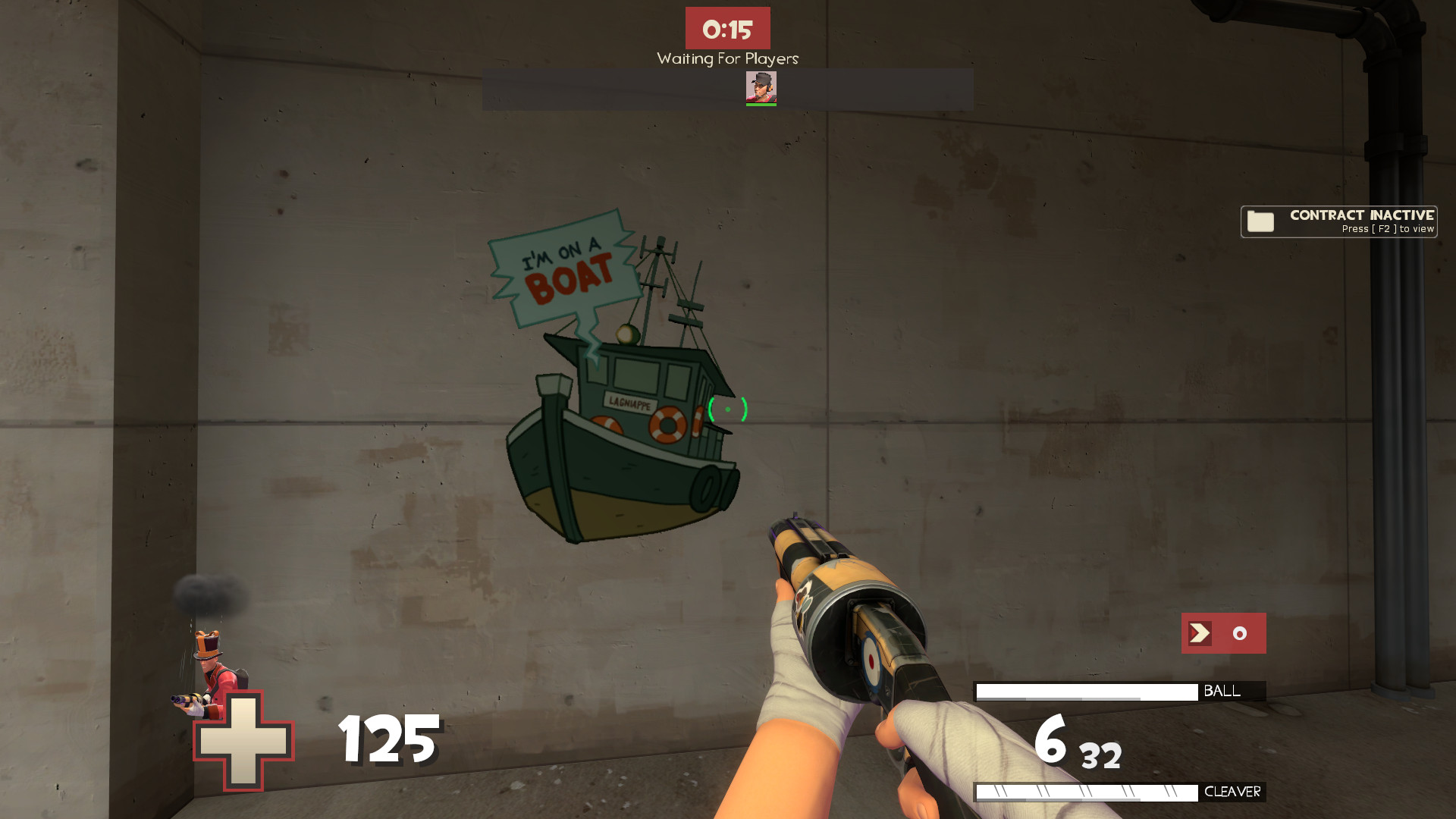Screen dimensions: 1456x819
Task: Click the CONTRACT INACTIVE panel
Action: pos(1338,221)
